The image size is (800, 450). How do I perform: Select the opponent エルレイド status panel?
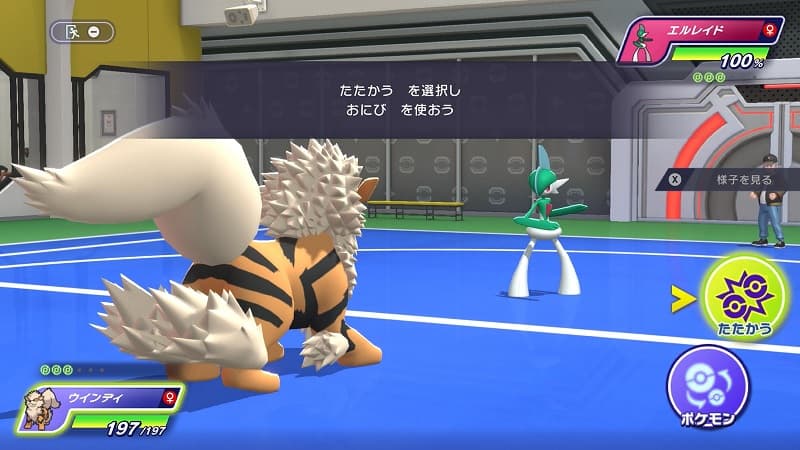[x=699, y=45]
